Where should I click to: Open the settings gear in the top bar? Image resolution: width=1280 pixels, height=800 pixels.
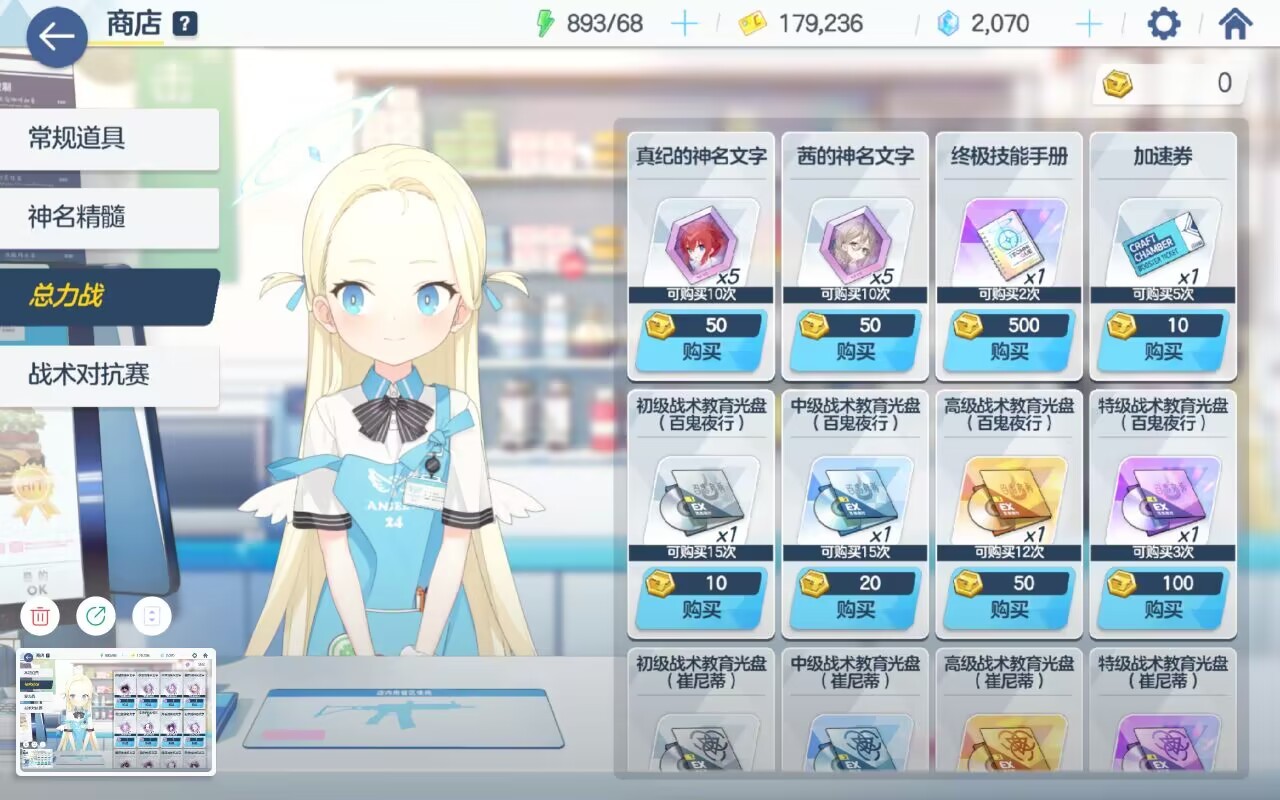click(1163, 22)
